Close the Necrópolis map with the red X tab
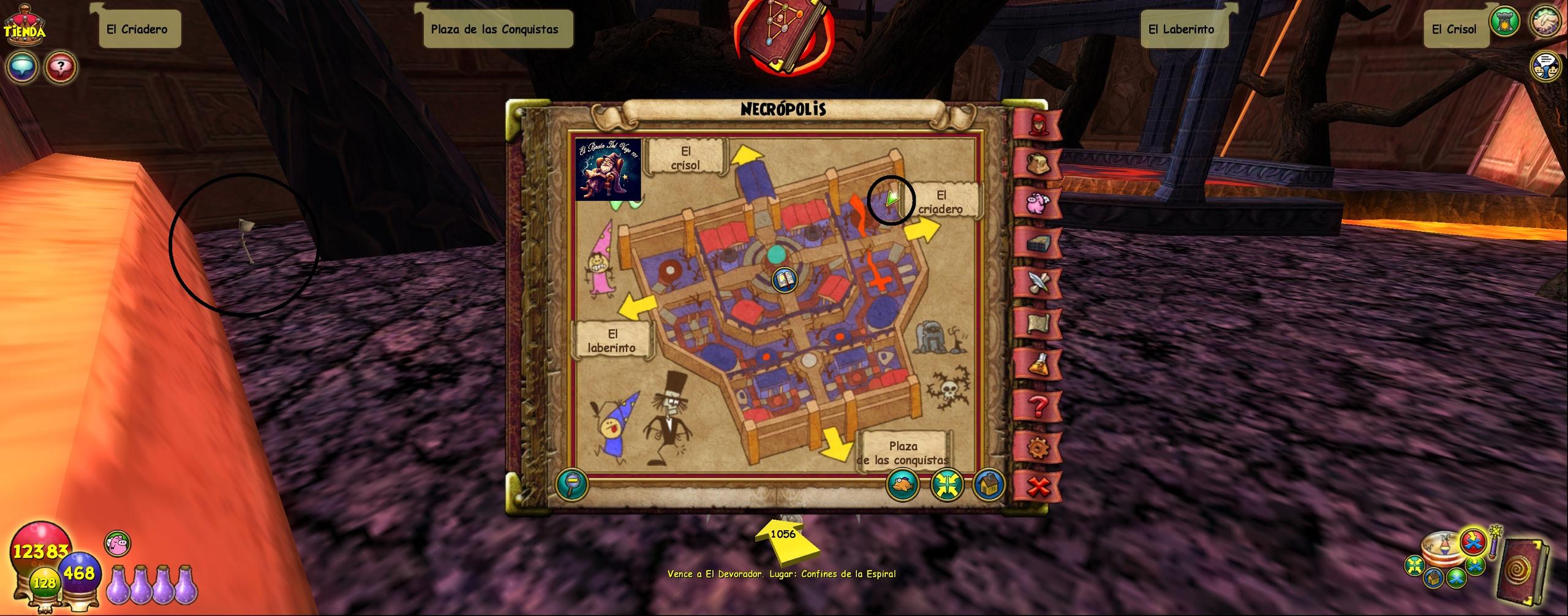The height and width of the screenshot is (616, 1568). click(1038, 487)
